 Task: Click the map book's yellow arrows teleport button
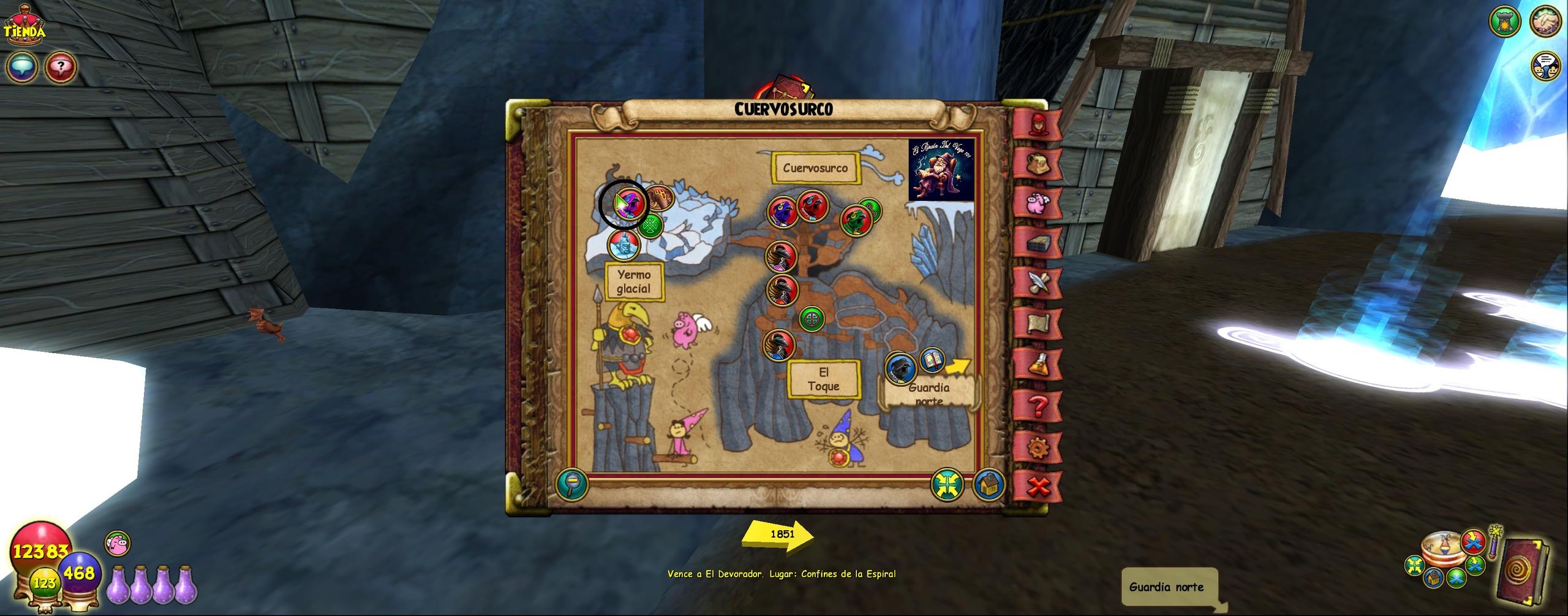[x=947, y=485]
